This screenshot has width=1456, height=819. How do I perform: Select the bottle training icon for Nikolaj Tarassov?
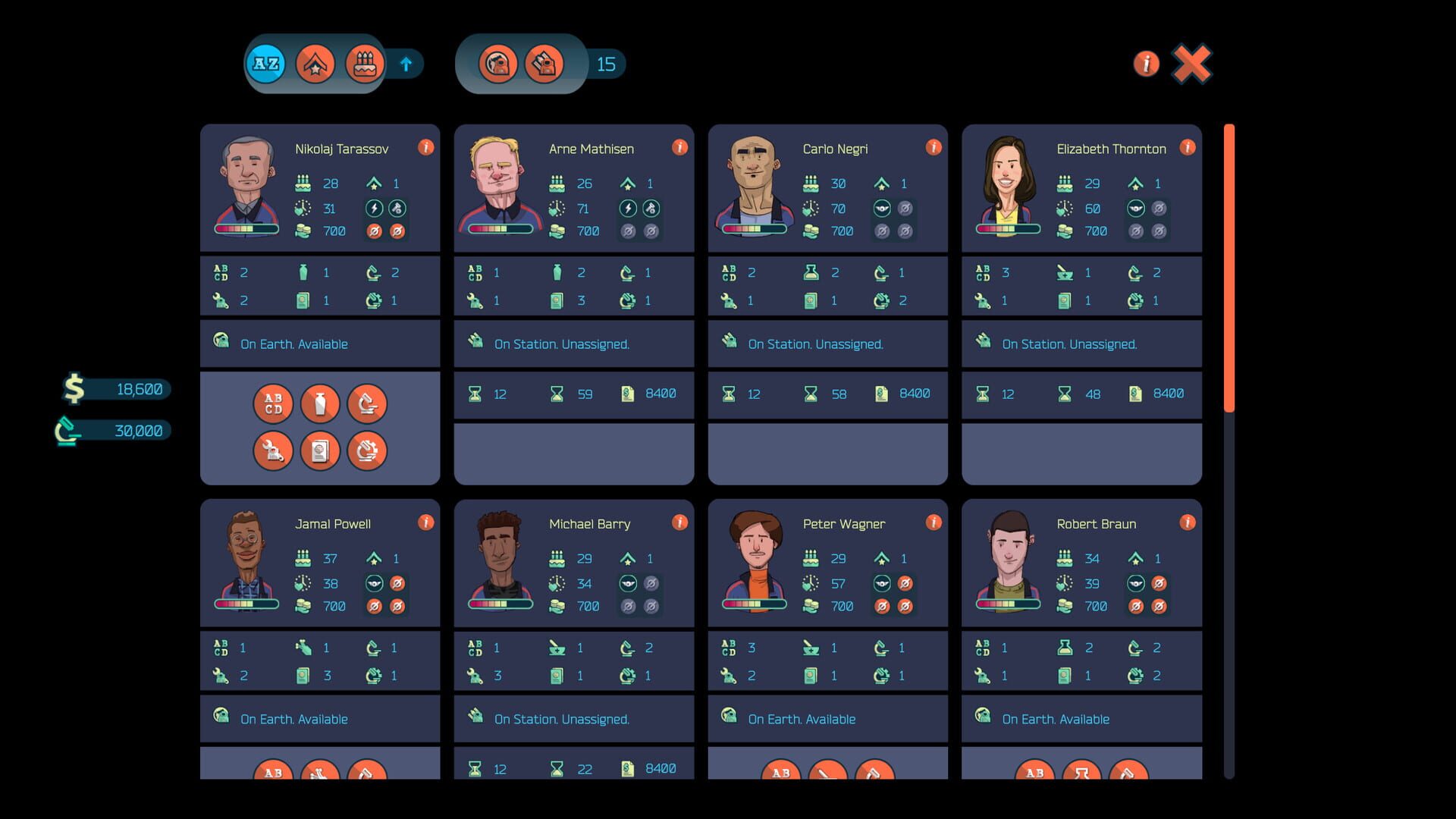point(320,403)
